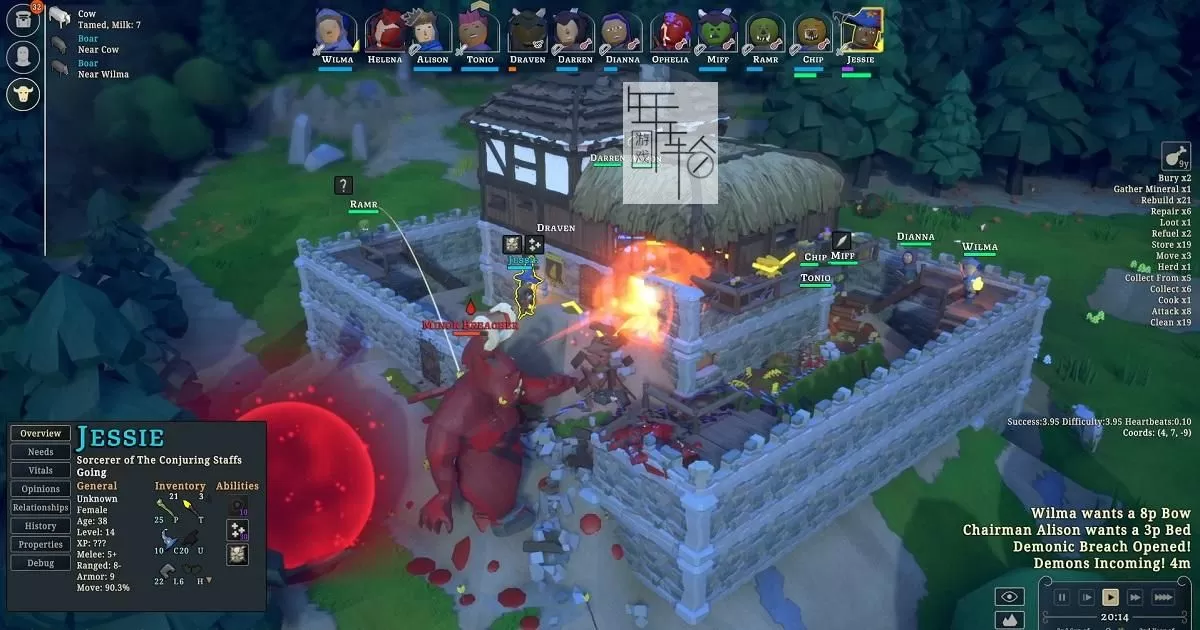Select Draven's portrait in the roster

pyautogui.click(x=527, y=33)
